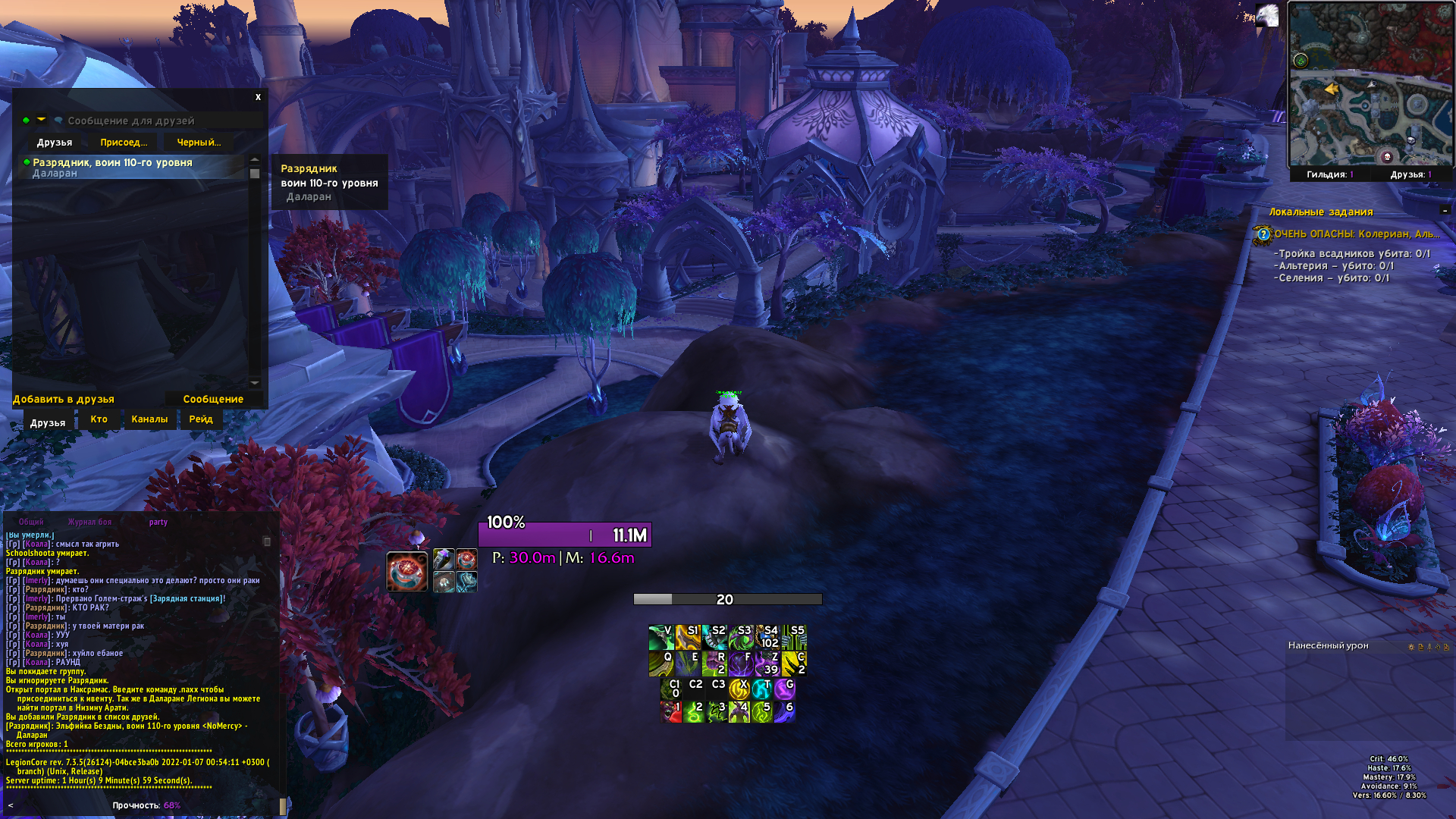
Task: Select the party chat tab
Action: click(x=158, y=522)
